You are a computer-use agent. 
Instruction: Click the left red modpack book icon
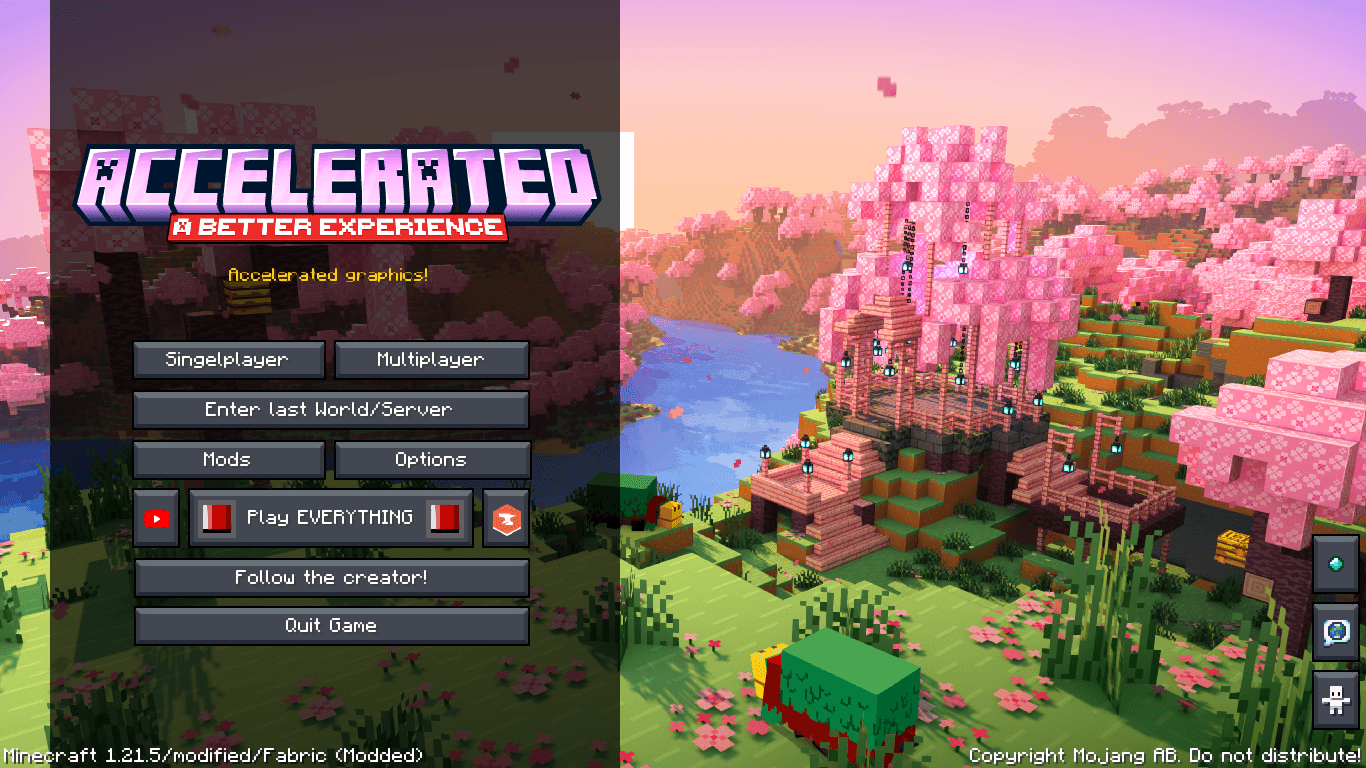[x=216, y=517]
